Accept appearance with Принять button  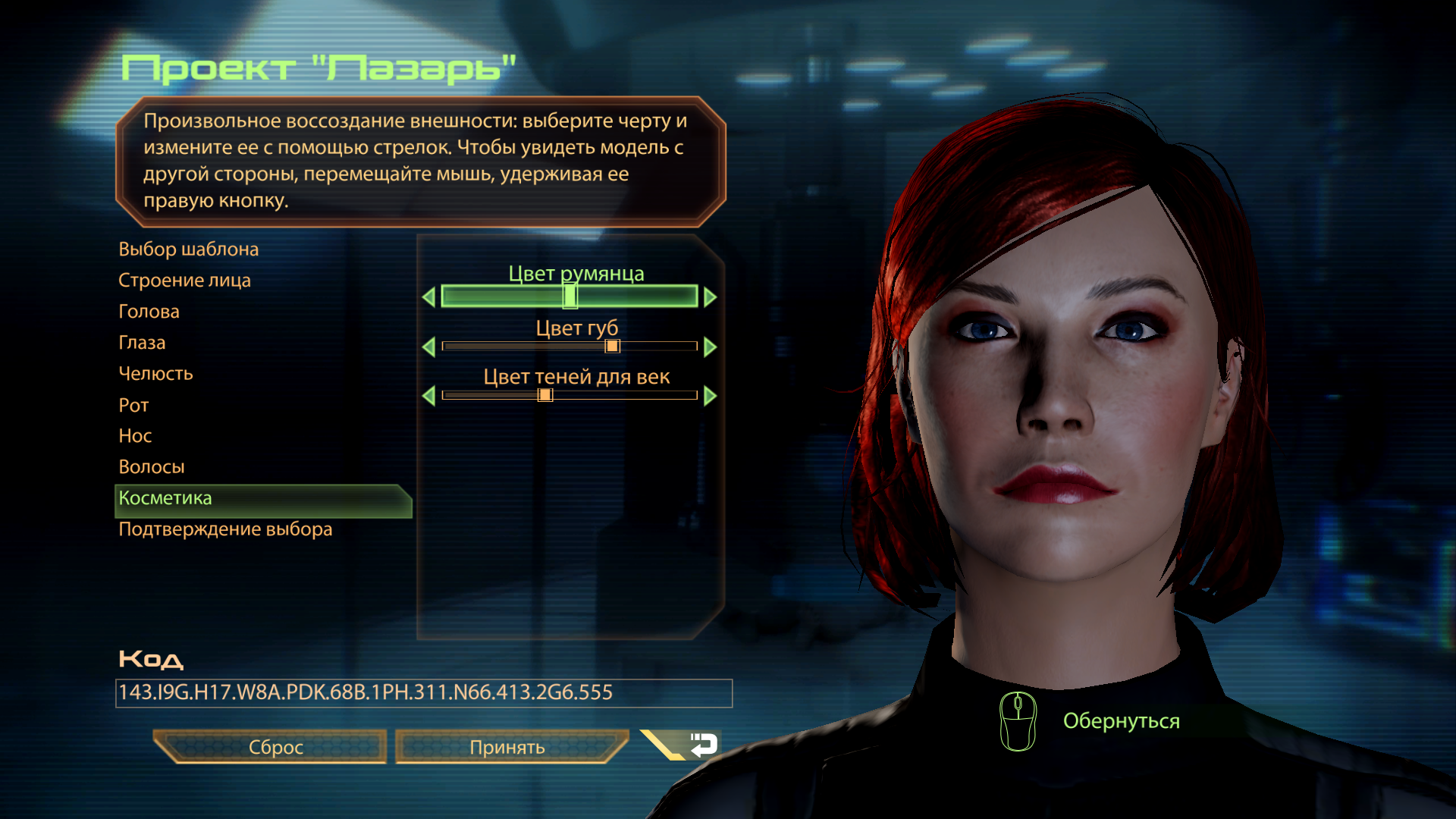(x=507, y=748)
